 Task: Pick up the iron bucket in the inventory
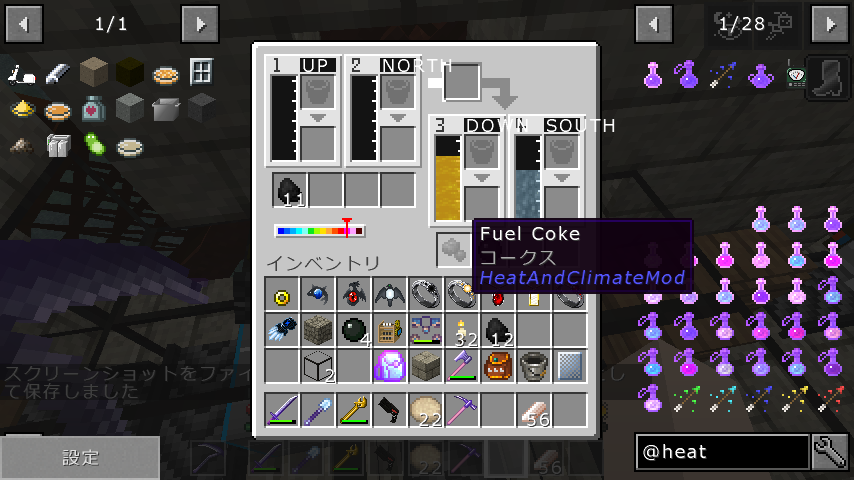tap(534, 366)
